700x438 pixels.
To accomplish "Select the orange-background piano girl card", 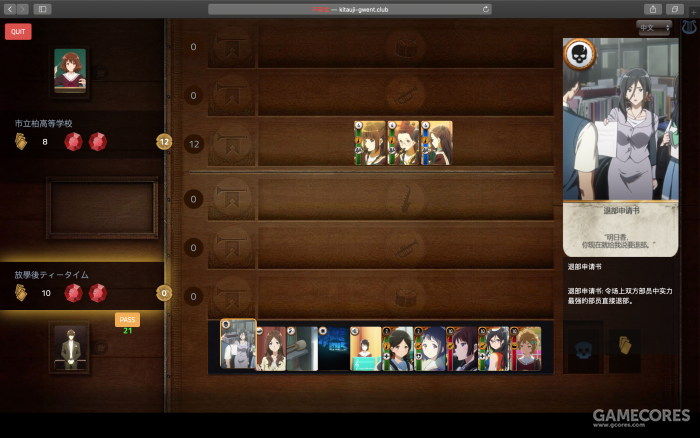I will [365, 348].
